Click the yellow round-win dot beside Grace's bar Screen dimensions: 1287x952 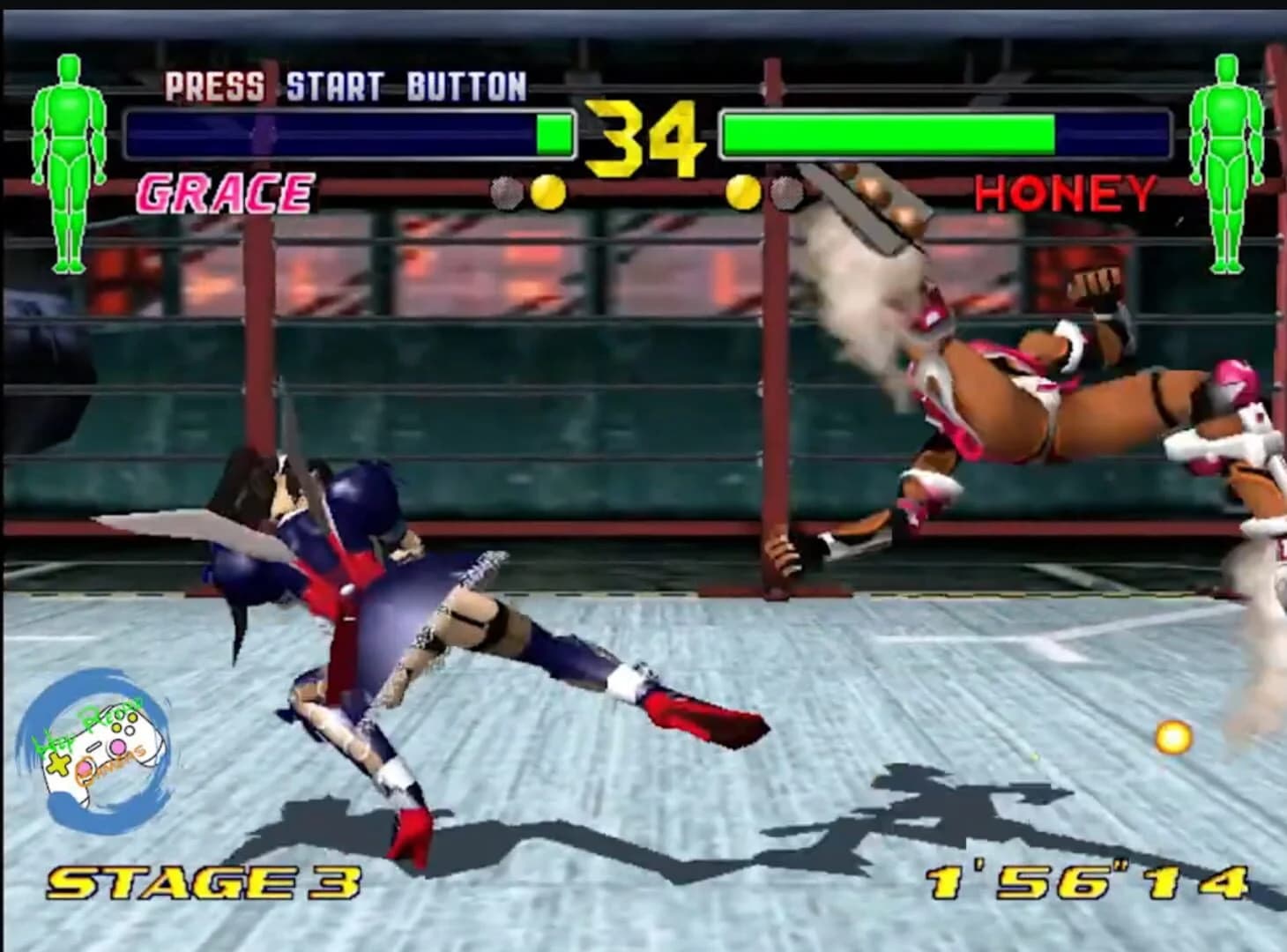[546, 190]
